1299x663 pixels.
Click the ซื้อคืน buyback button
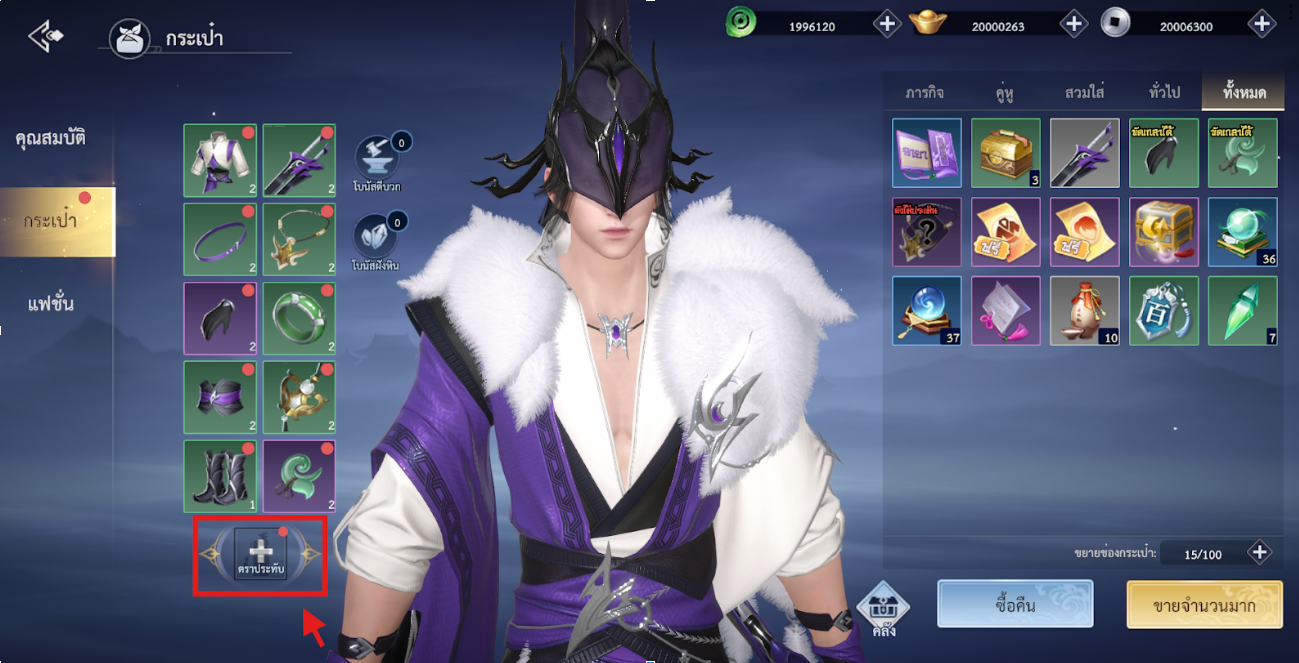coord(1014,604)
